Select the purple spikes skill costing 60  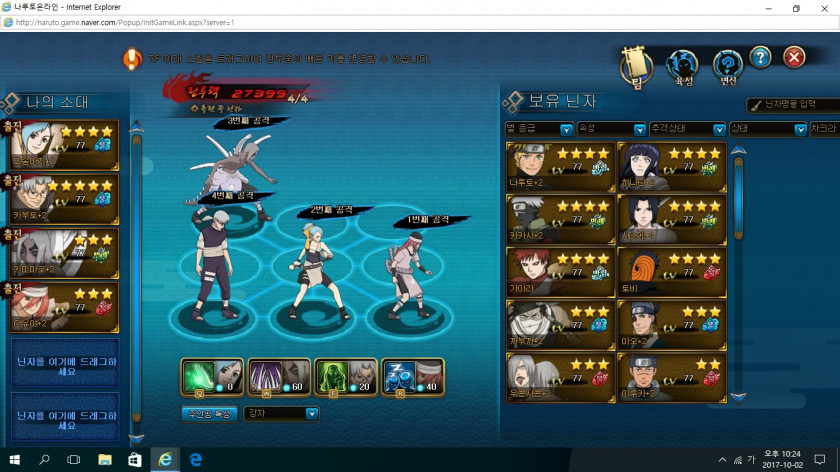tap(278, 377)
